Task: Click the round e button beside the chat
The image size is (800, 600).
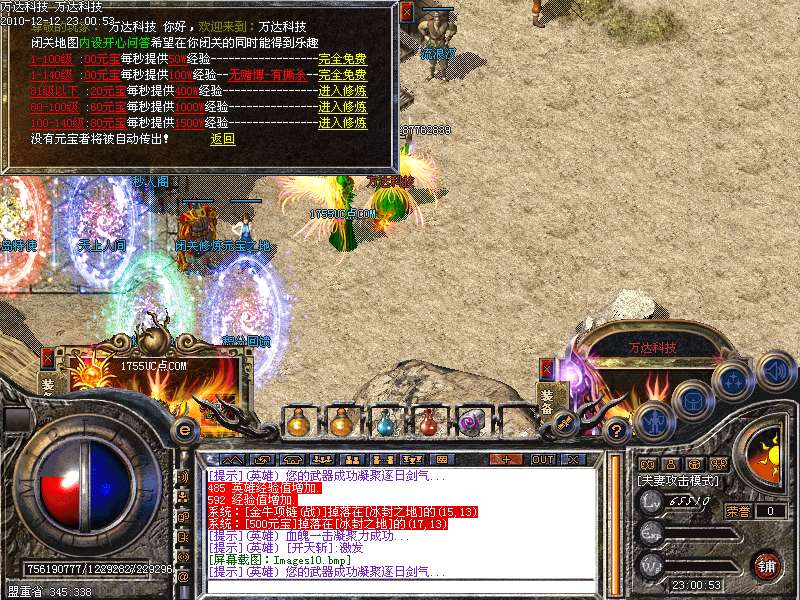Action: (x=185, y=429)
